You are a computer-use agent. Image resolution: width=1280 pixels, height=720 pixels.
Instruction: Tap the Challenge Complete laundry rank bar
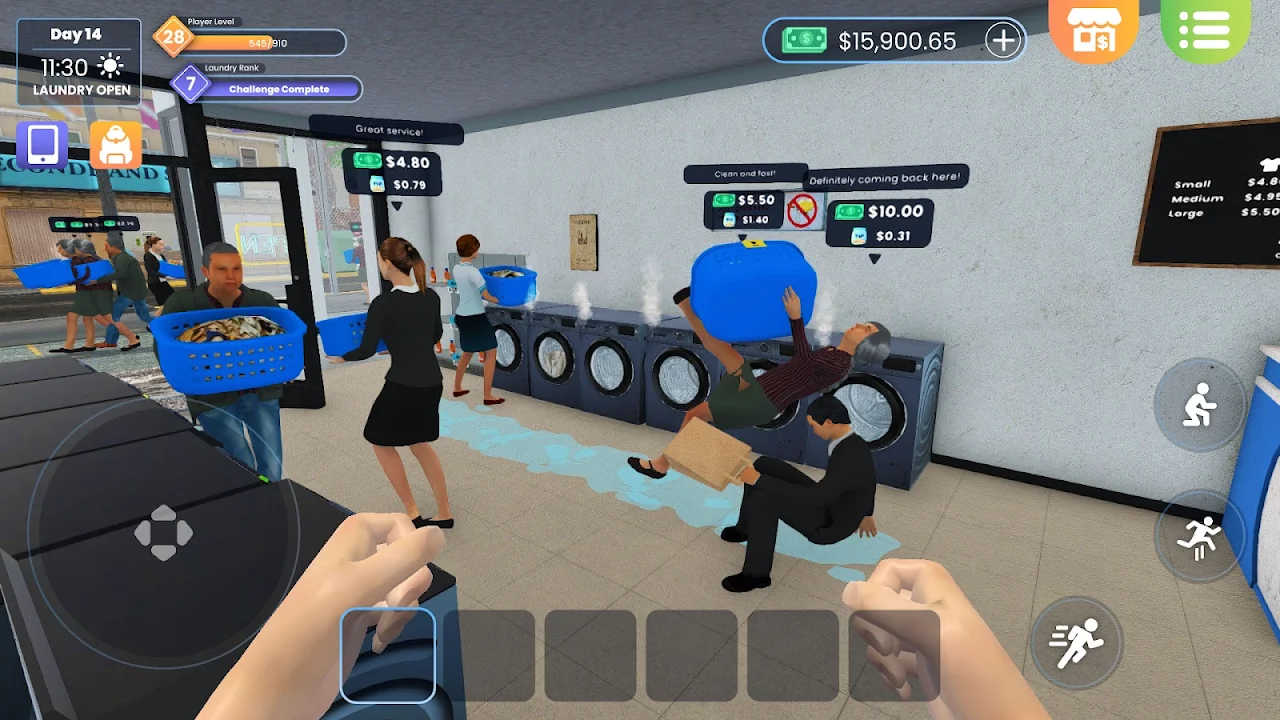point(278,89)
